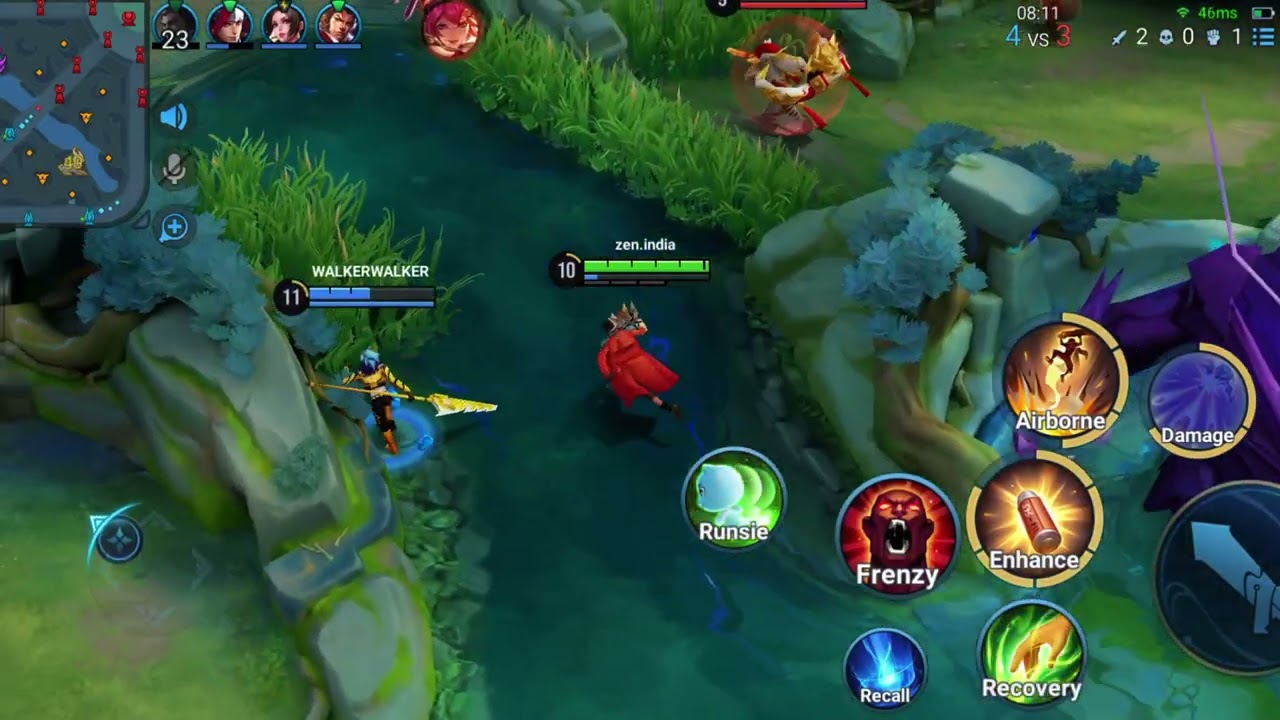Viewport: 1280px width, 720px height.
Task: Activate the Airborne skill
Action: (1064, 380)
